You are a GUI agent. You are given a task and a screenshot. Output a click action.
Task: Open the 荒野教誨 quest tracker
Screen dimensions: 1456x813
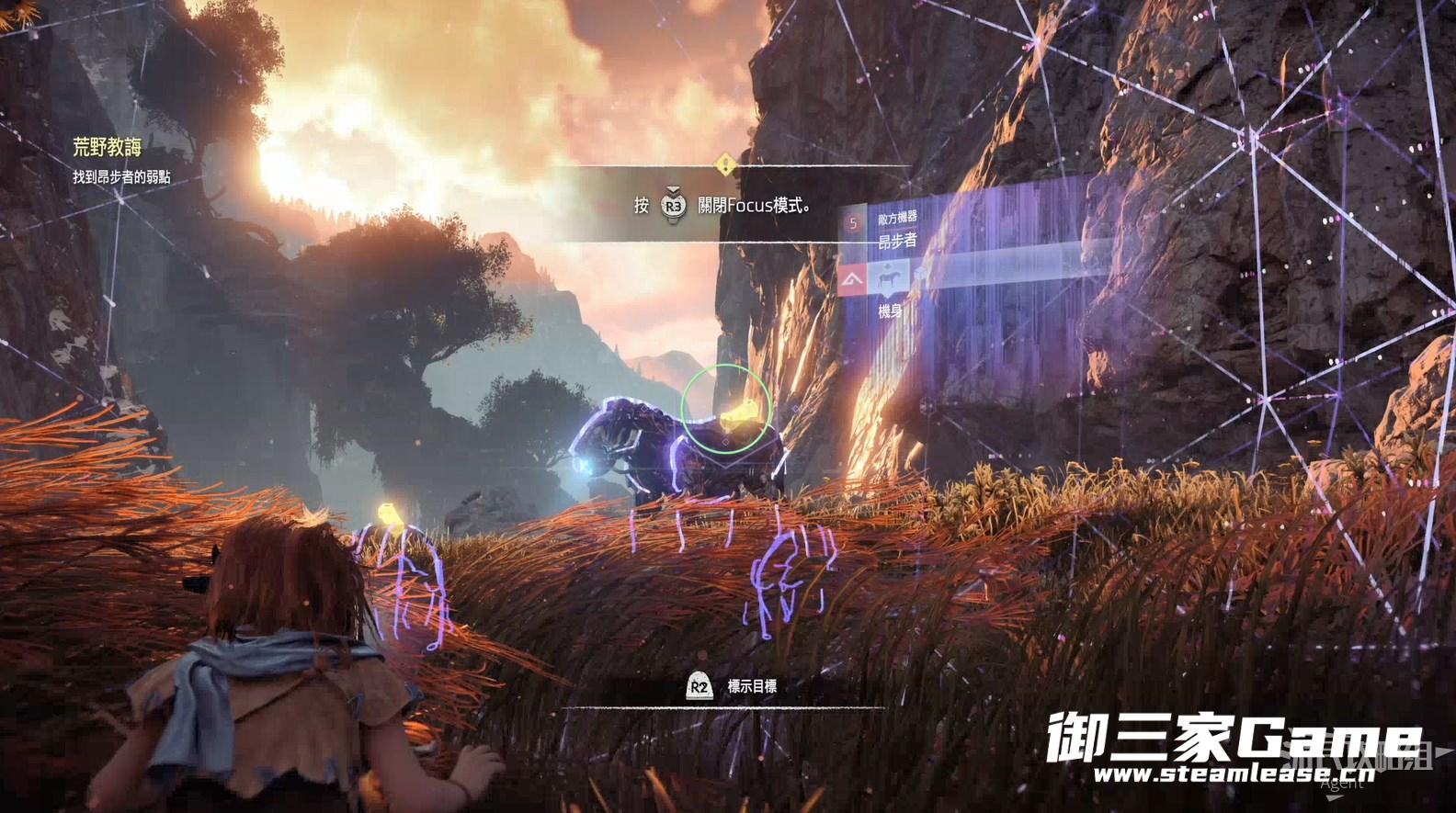point(108,146)
